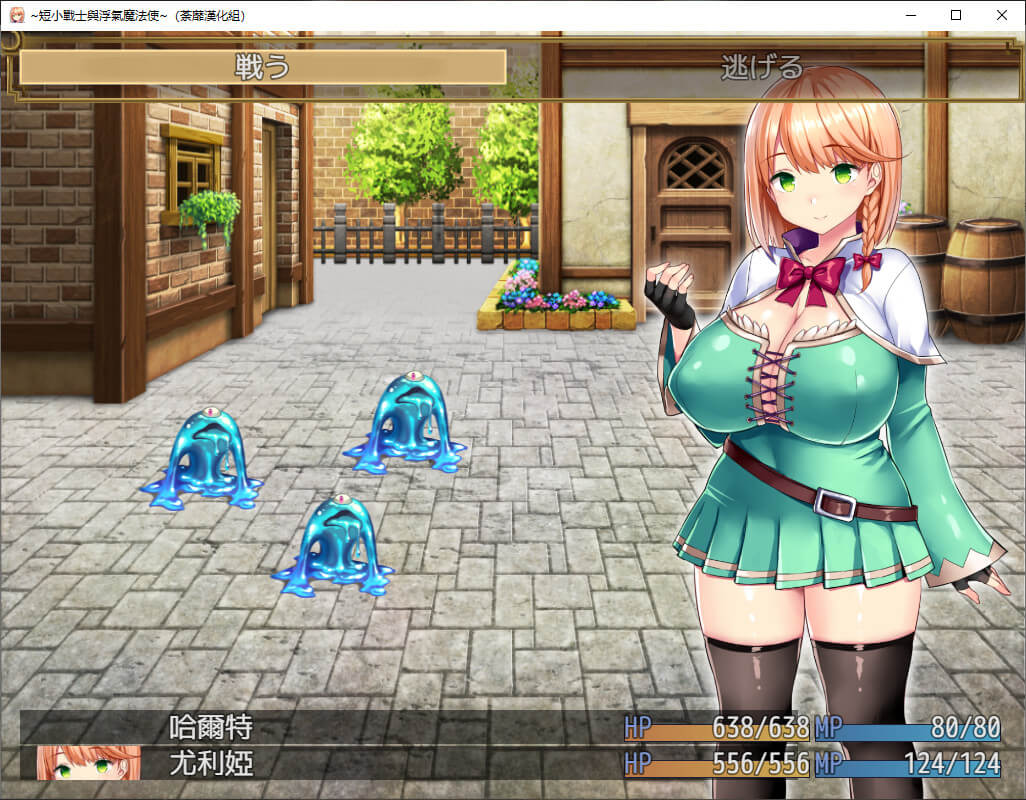Viewport: 1026px width, 800px height.
Task: Select party member 尤利婭 status row
Action: click(x=210, y=765)
